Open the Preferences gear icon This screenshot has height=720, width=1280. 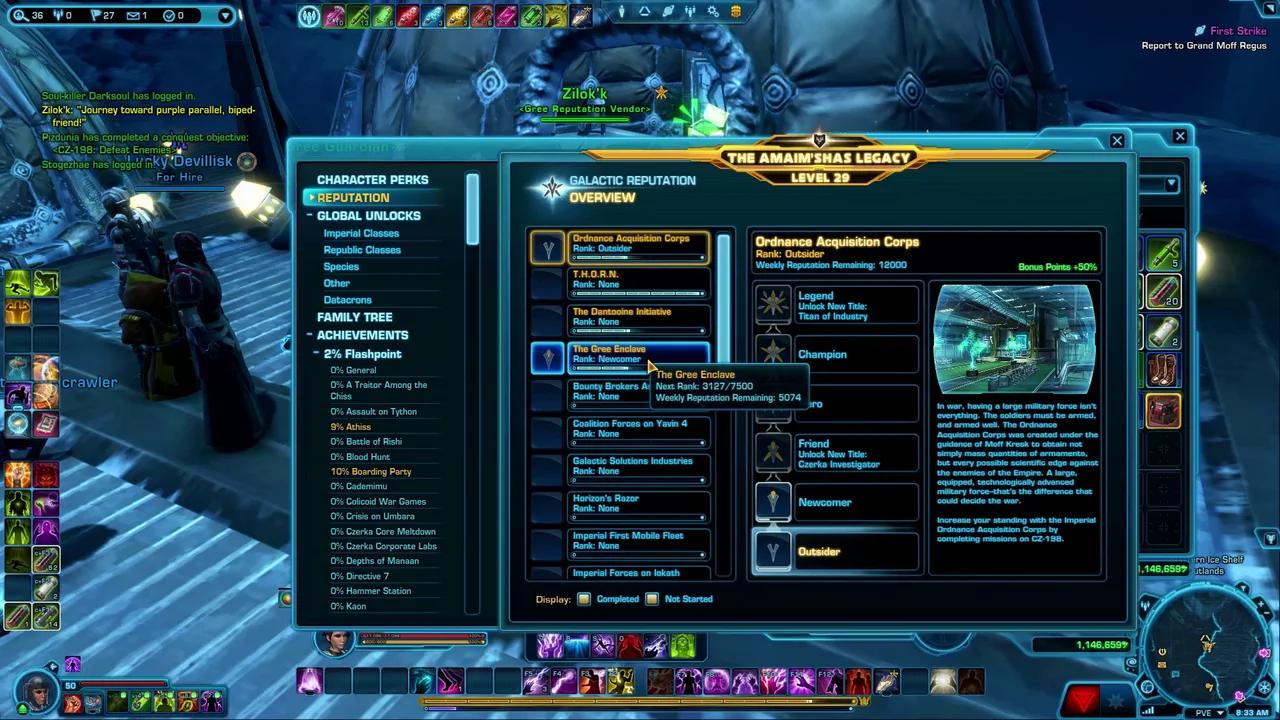[x=712, y=11]
